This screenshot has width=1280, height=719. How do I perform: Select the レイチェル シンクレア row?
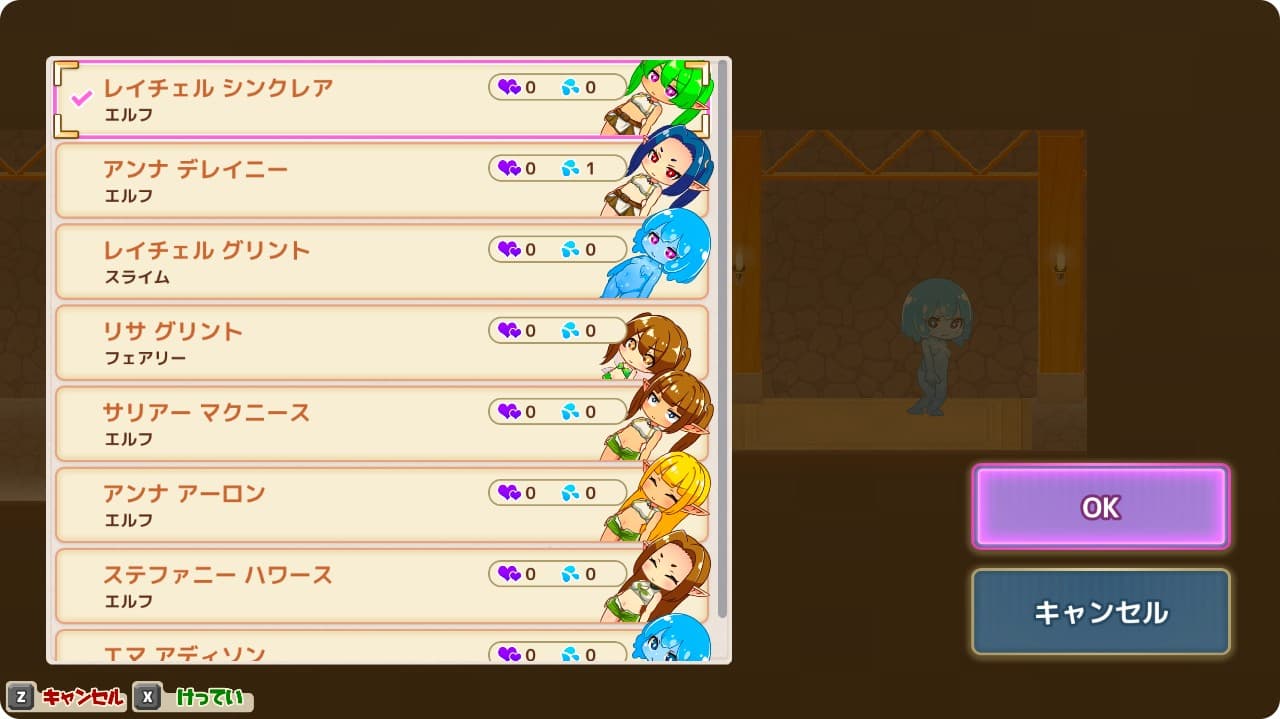pyautogui.click(x=300, y=99)
